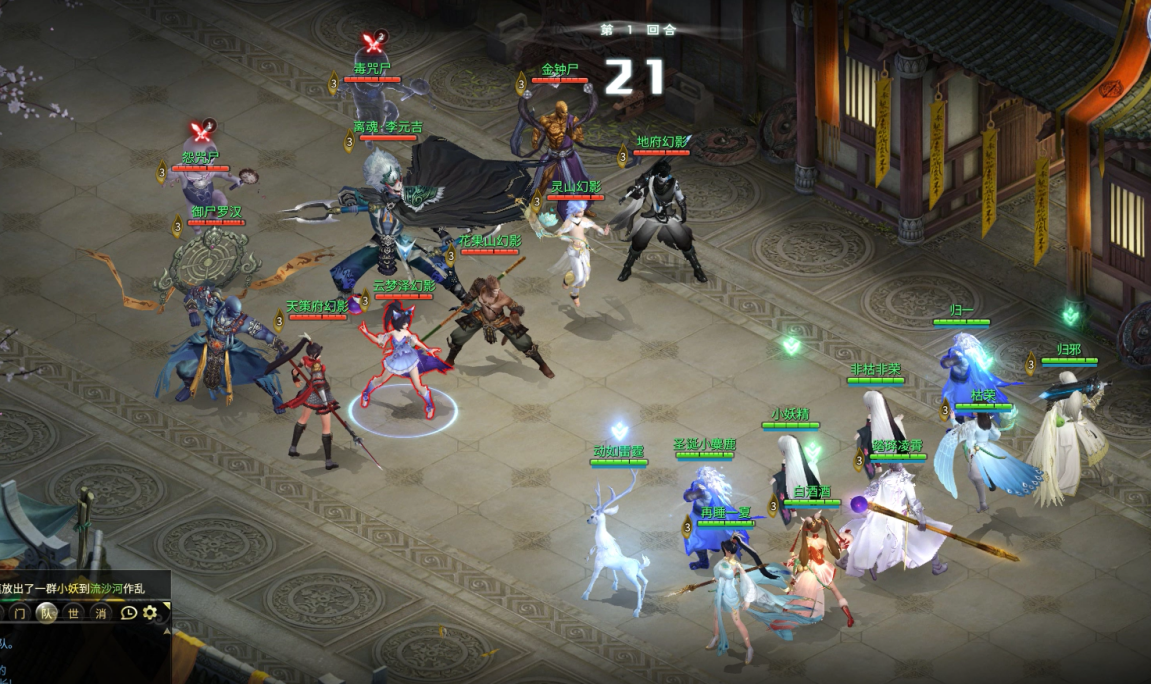Screen dimensions: 1151x684
Task: Select the 队 team chat tab
Action: (x=46, y=613)
